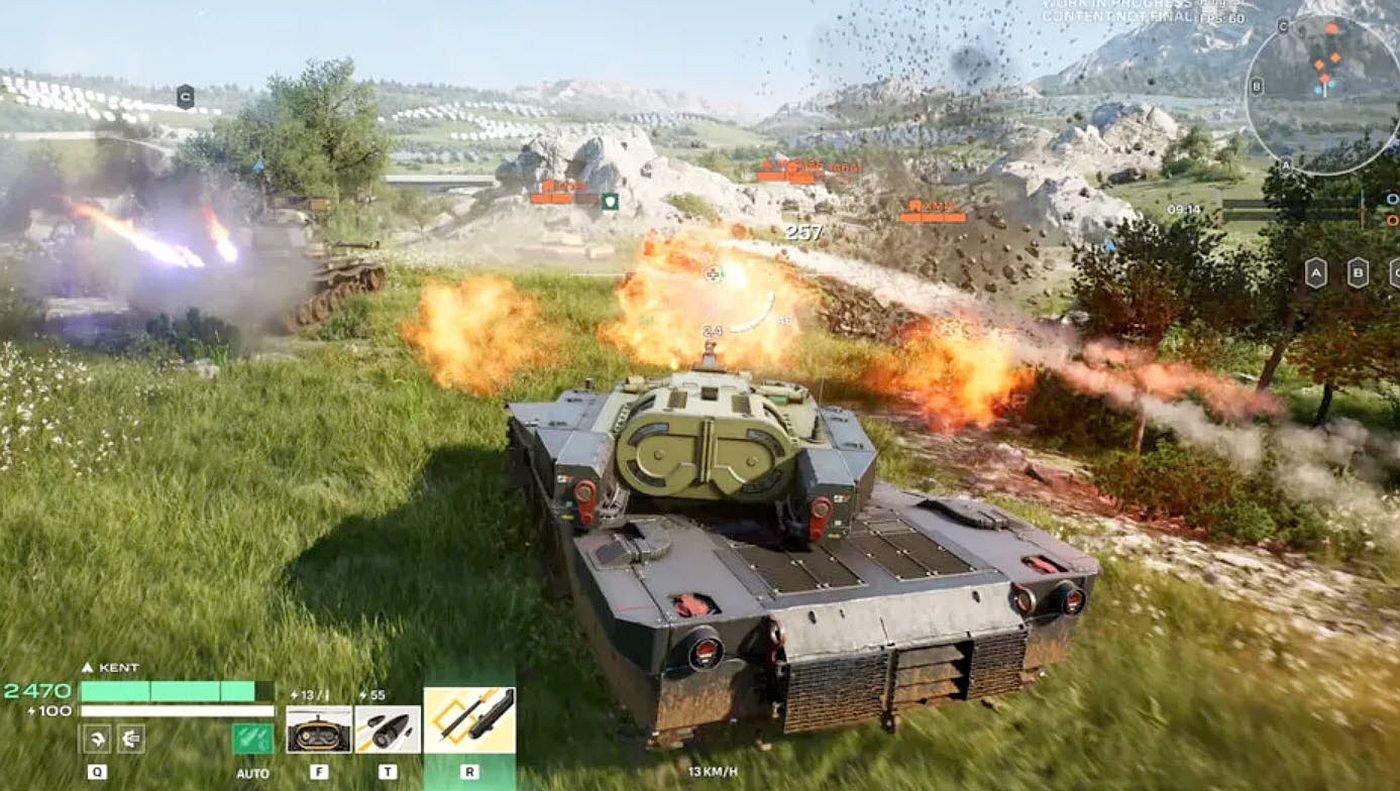The width and height of the screenshot is (1400, 791).
Task: Click the circular minimap
Action: 1322,93
